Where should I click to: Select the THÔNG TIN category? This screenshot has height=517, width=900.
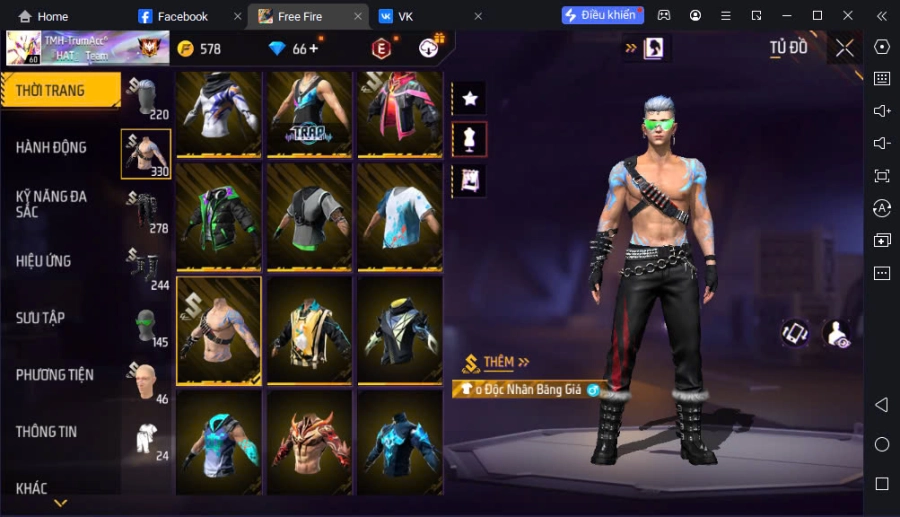46,432
